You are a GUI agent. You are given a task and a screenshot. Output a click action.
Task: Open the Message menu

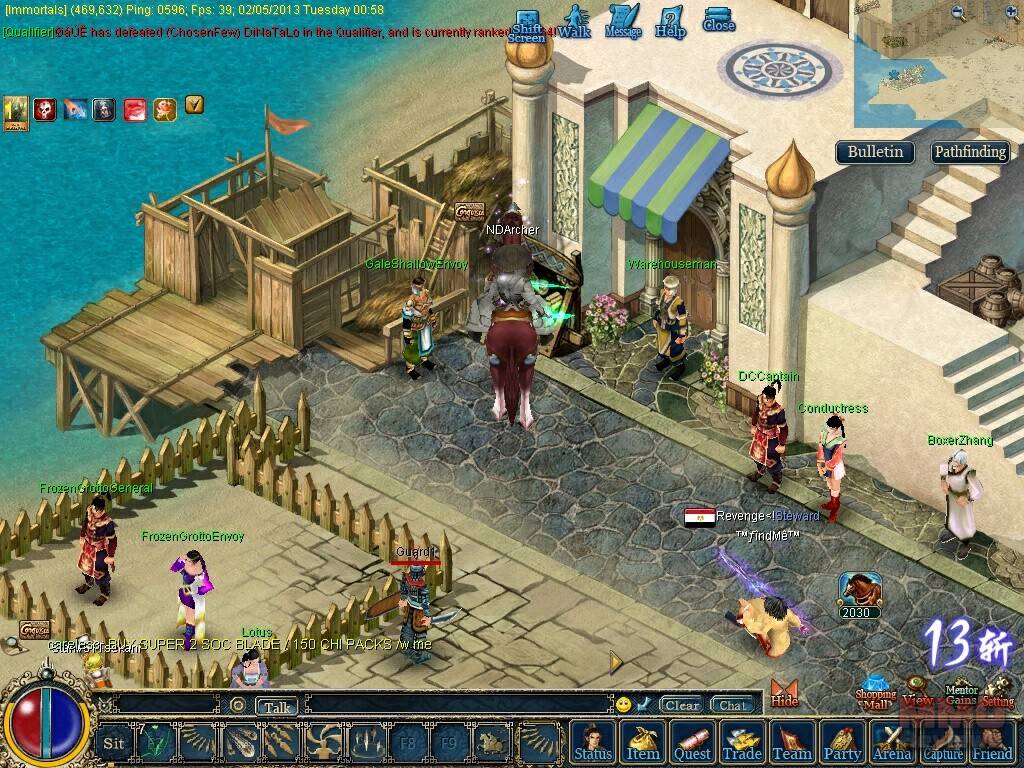622,23
